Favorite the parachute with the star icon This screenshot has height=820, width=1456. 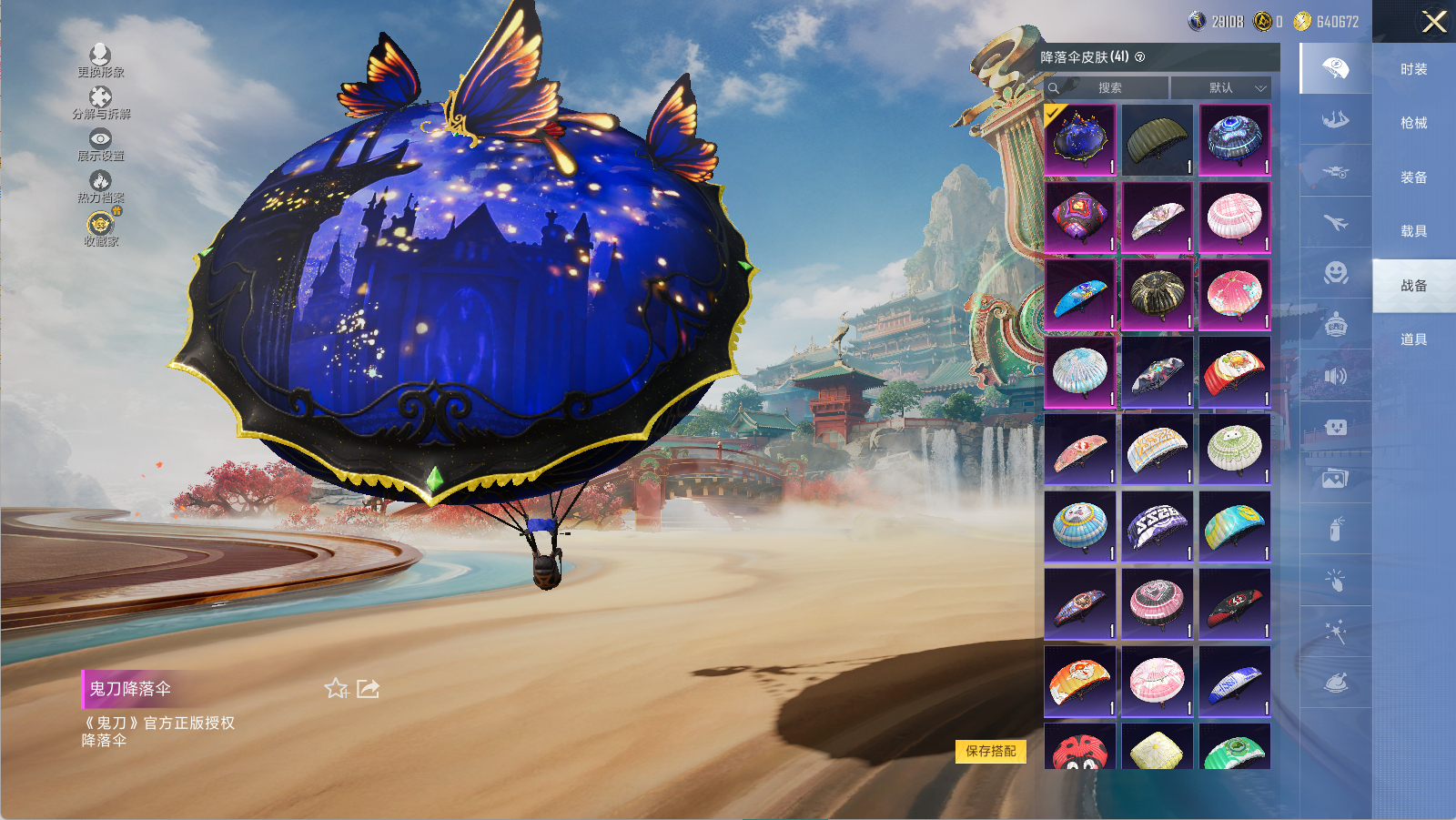point(336,689)
